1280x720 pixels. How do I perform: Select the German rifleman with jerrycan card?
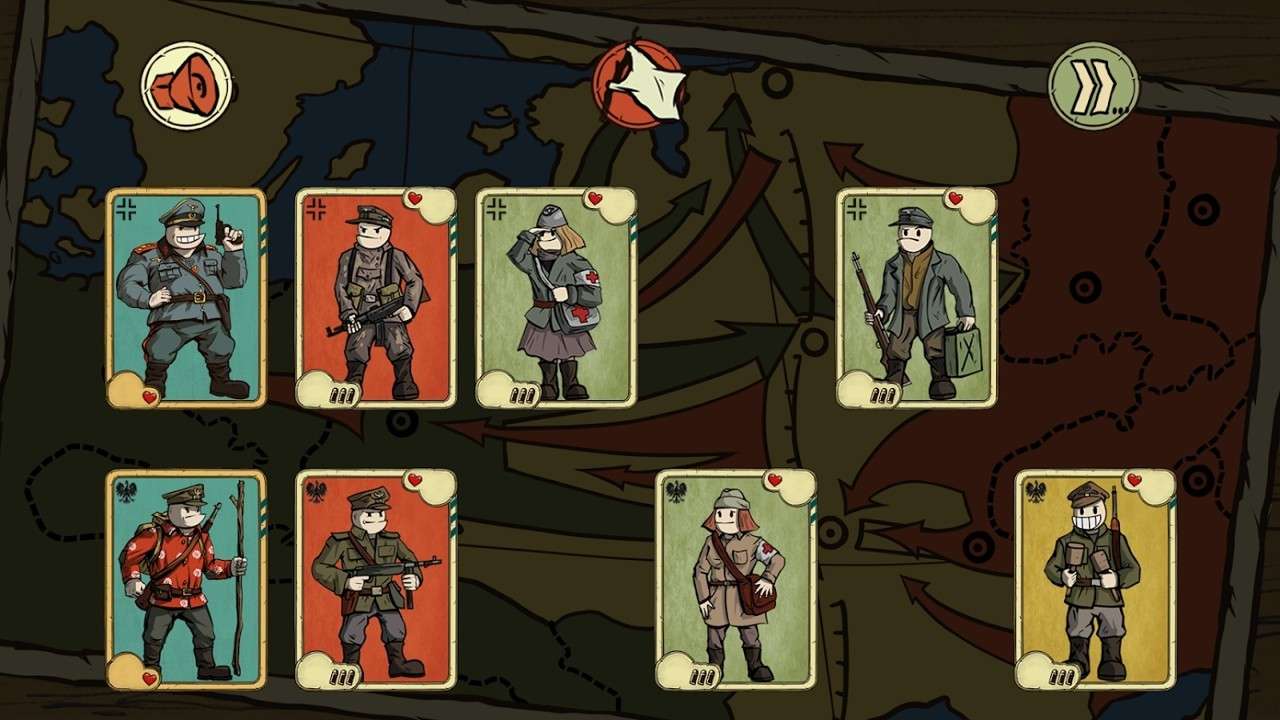tap(916, 298)
